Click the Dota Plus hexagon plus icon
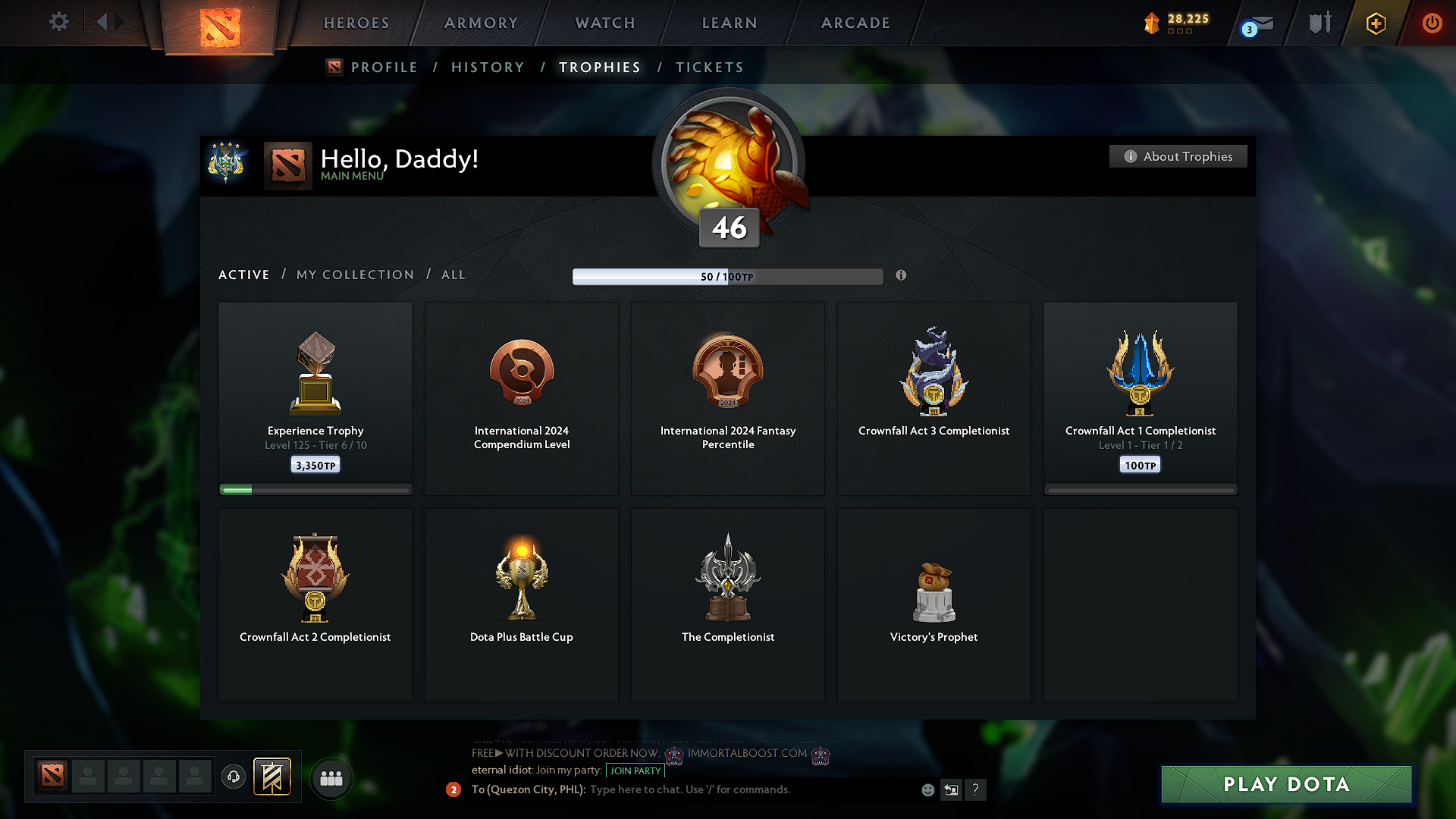Screen dimensions: 1456x819 click(1375, 23)
